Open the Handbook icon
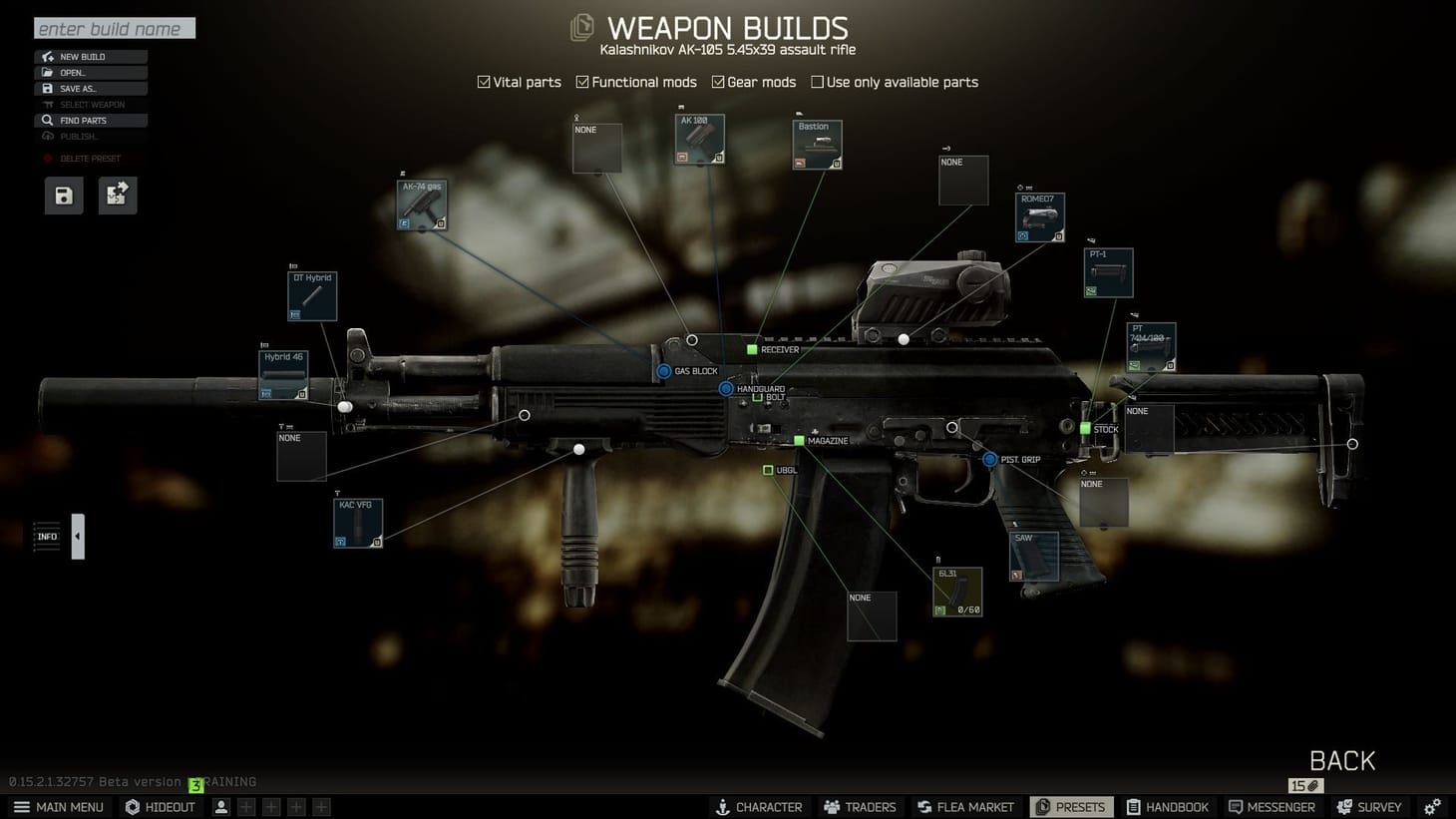The image size is (1456, 819). coord(1132,807)
